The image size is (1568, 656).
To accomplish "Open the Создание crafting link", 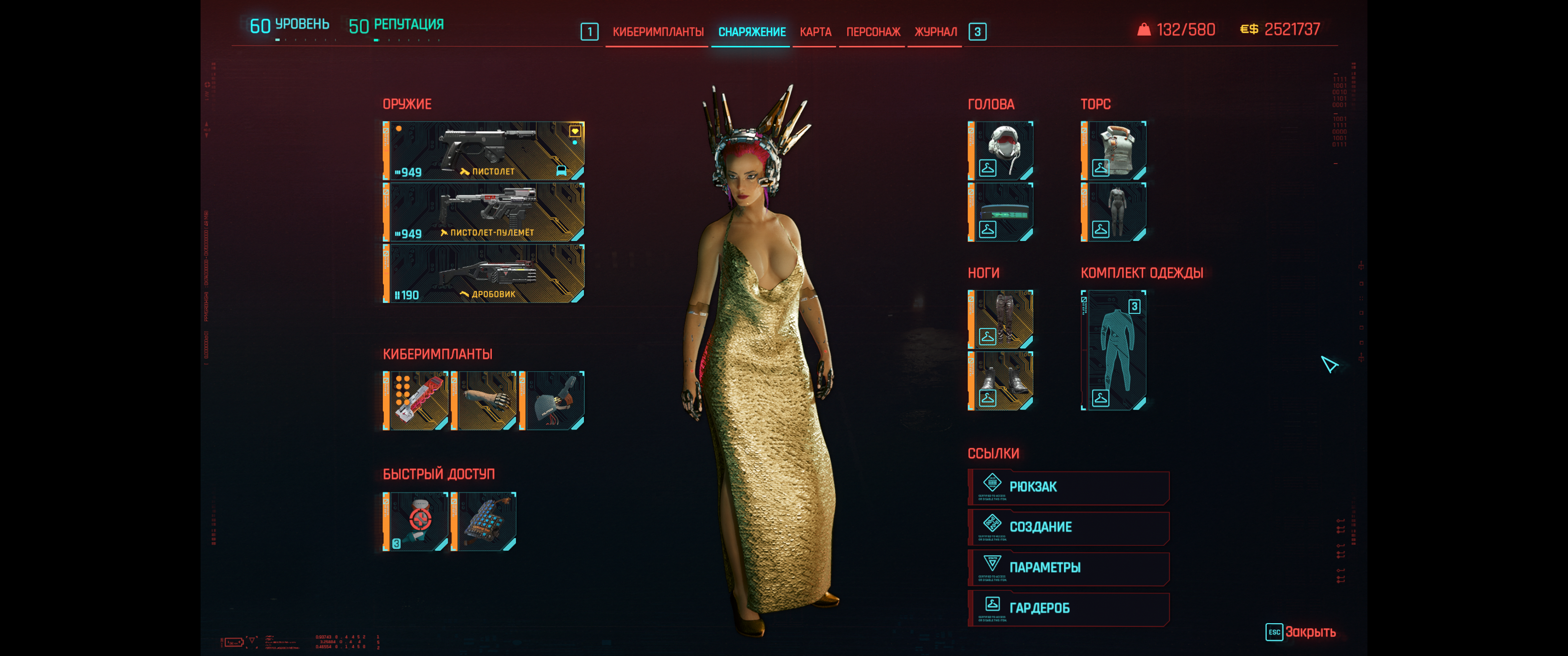I will pos(1068,527).
